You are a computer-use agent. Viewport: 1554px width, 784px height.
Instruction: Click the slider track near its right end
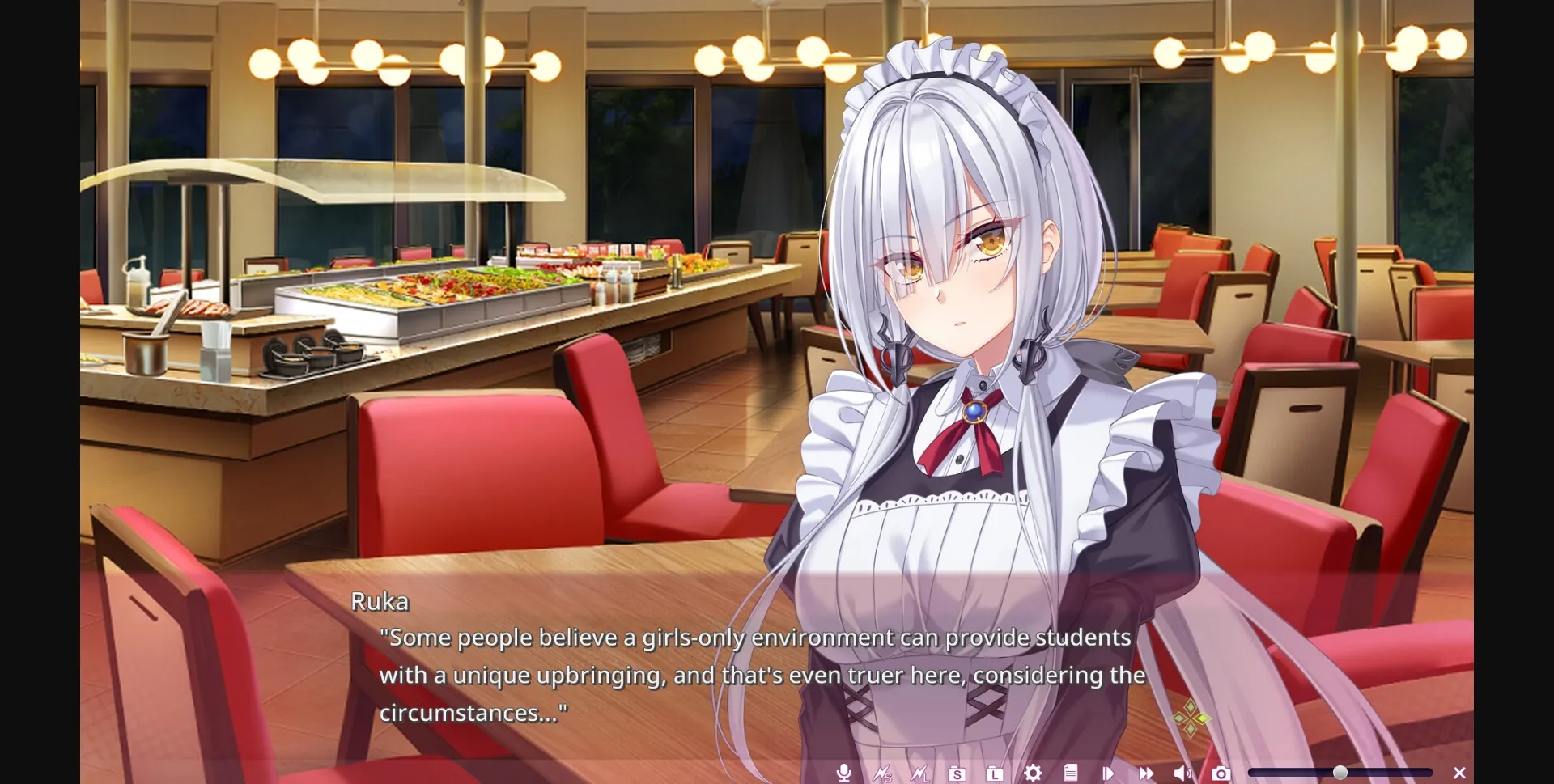[1408, 771]
